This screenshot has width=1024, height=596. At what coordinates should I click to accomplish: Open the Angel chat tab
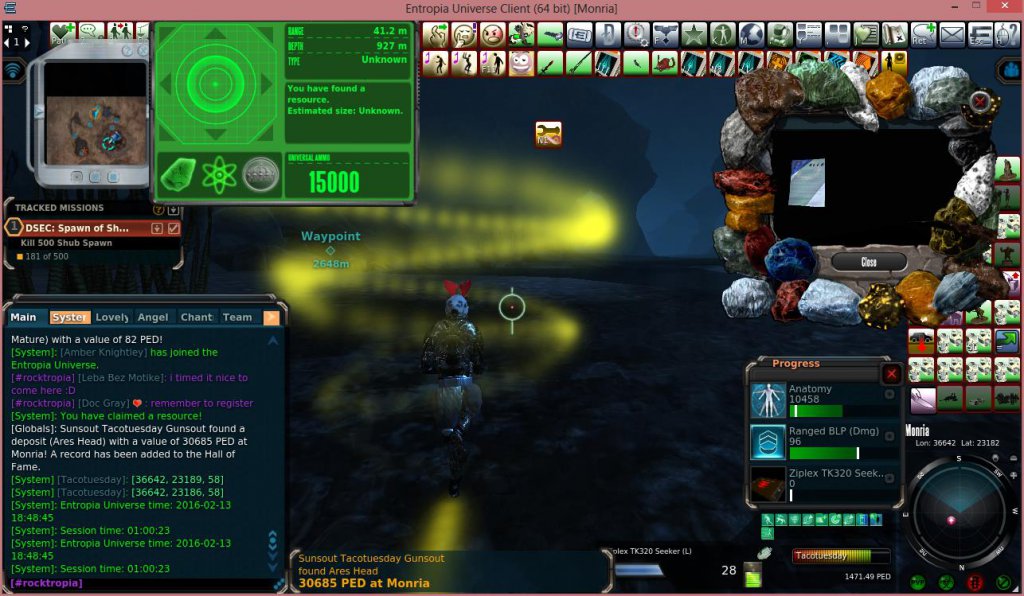(153, 317)
